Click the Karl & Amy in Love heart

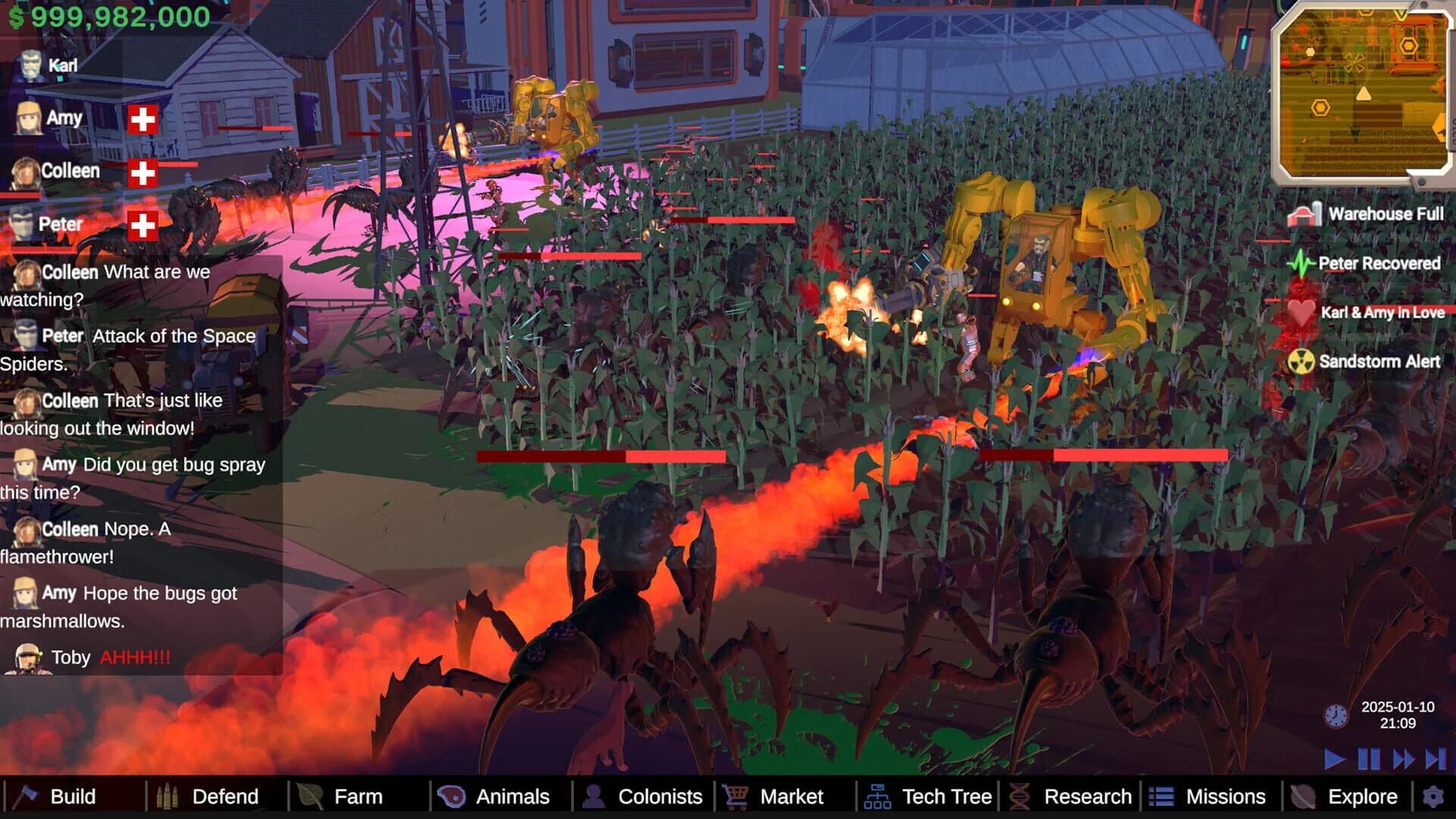1301,313
